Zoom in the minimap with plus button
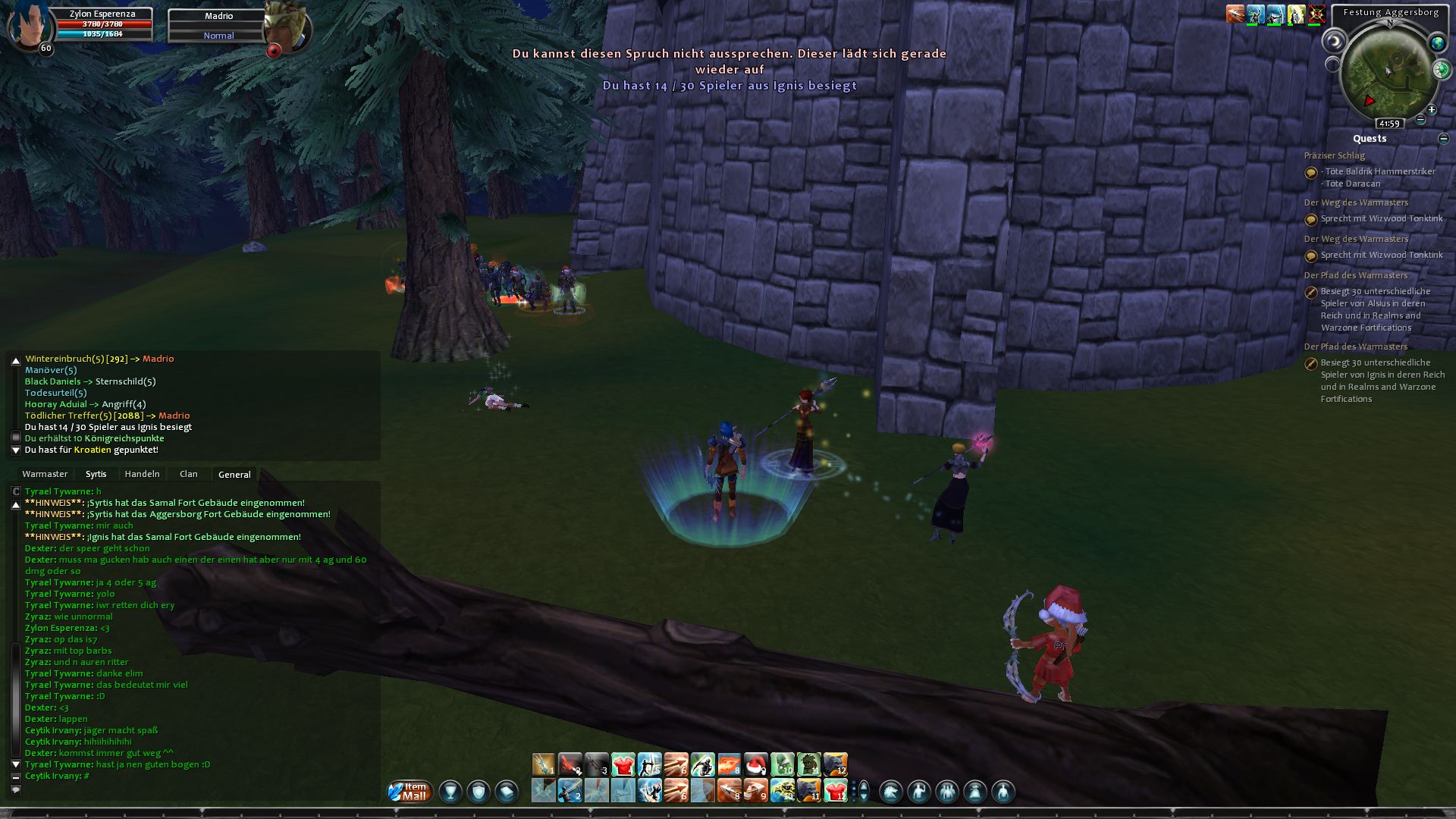This screenshot has width=1456, height=819. tap(1432, 110)
